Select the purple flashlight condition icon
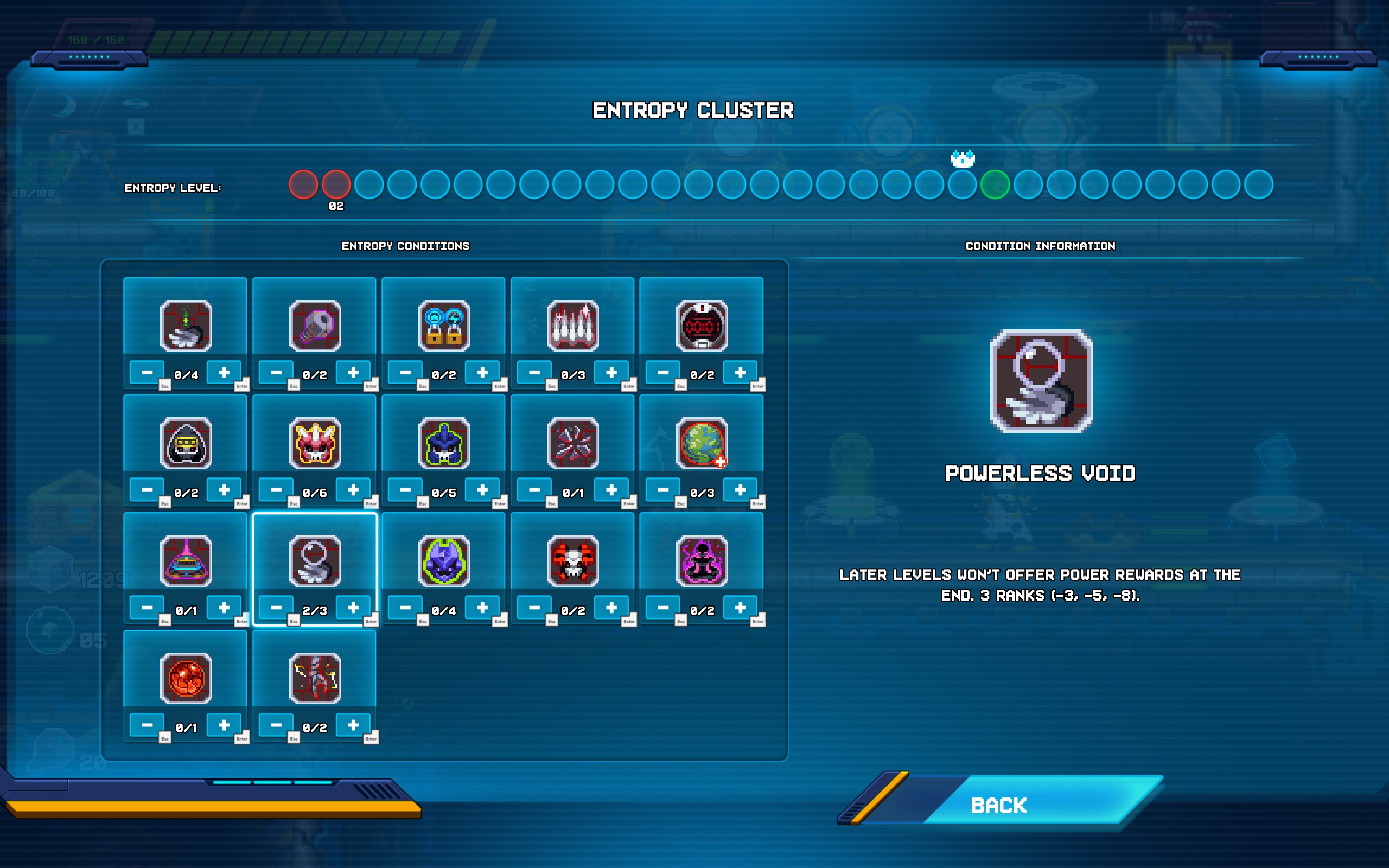Image resolution: width=1389 pixels, height=868 pixels. [x=315, y=325]
